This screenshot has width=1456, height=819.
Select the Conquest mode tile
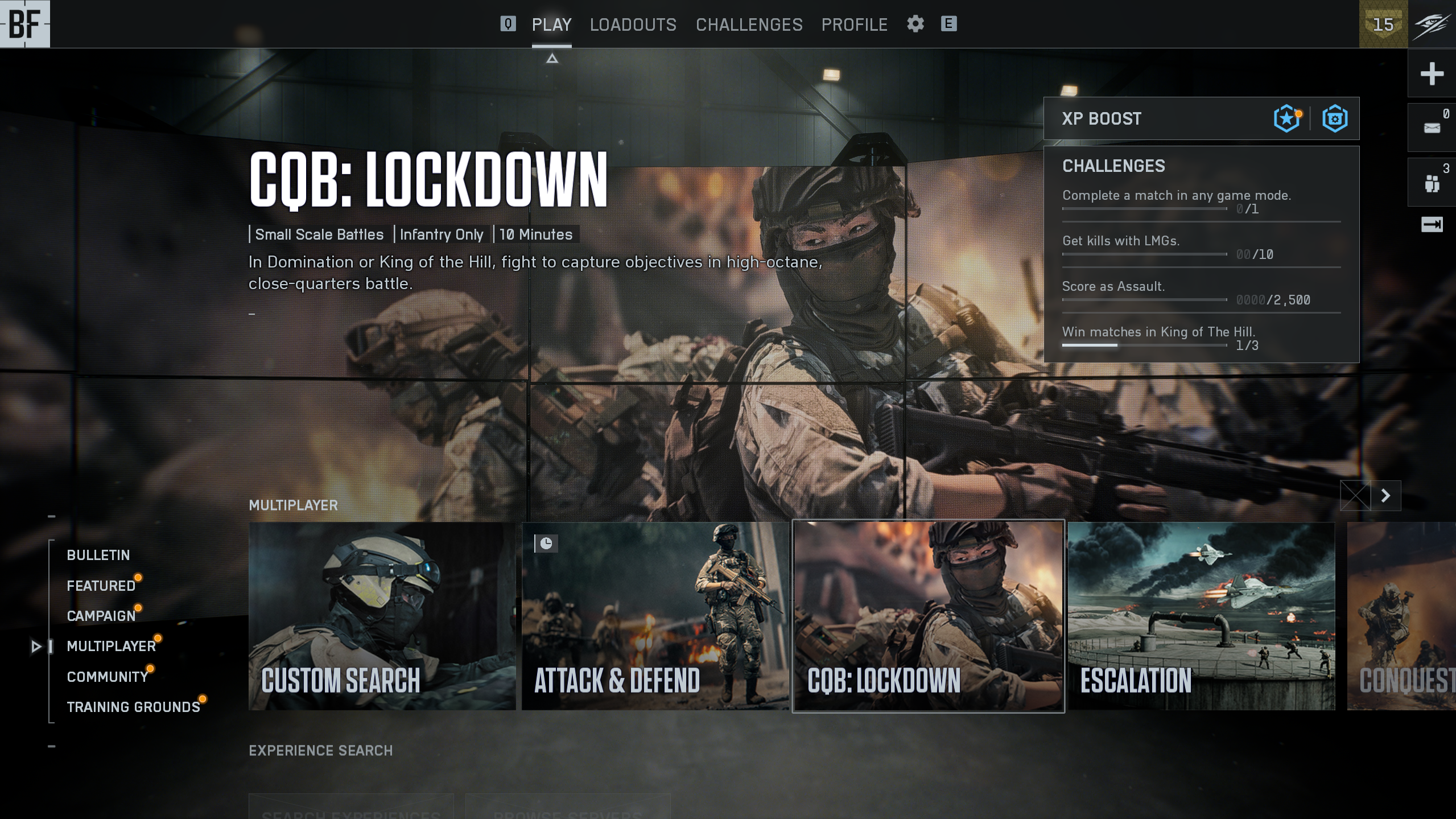[1401, 616]
